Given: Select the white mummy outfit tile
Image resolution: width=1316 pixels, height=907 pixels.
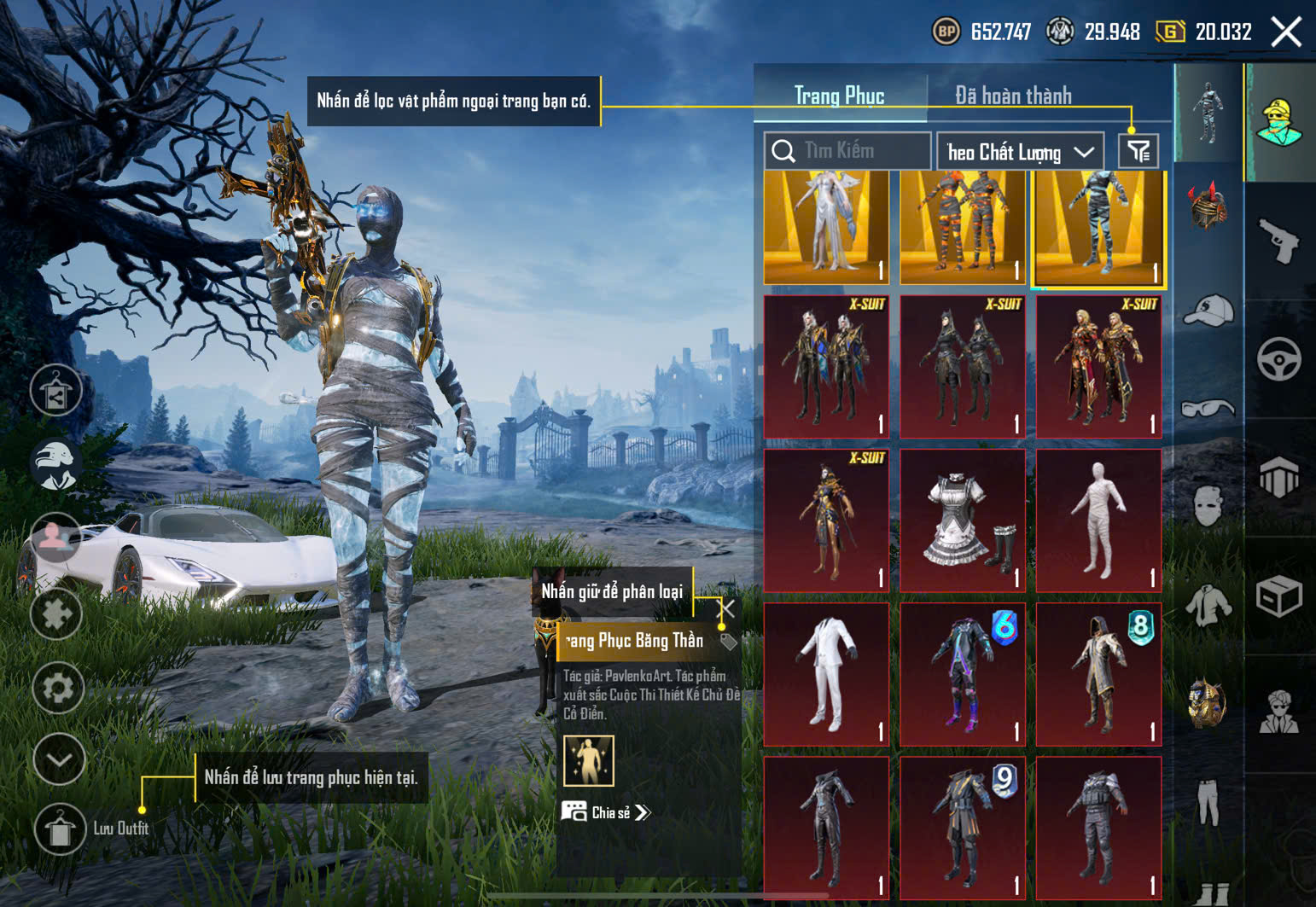Looking at the screenshot, I should [x=1098, y=520].
